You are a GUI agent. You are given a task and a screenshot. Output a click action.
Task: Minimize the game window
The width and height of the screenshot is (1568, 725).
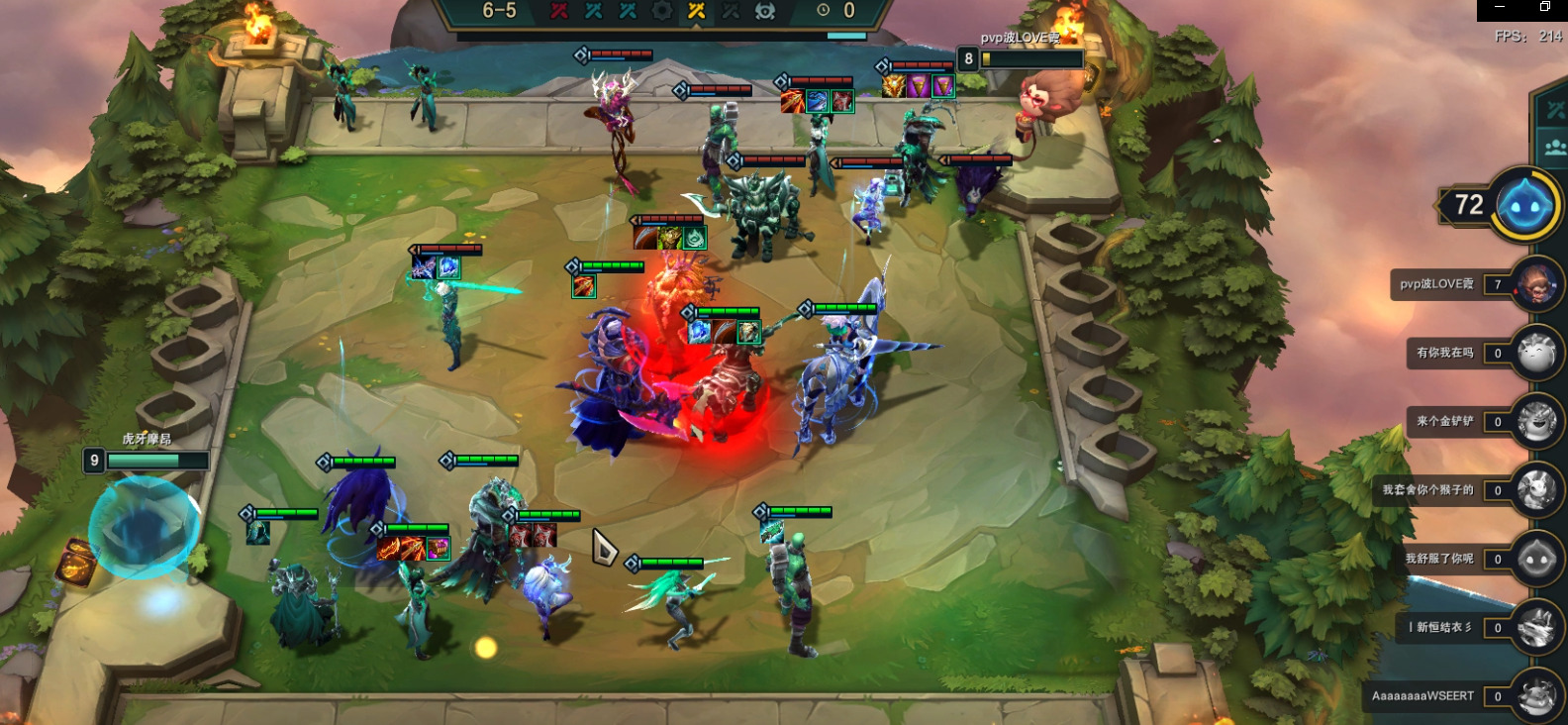coord(1501,7)
